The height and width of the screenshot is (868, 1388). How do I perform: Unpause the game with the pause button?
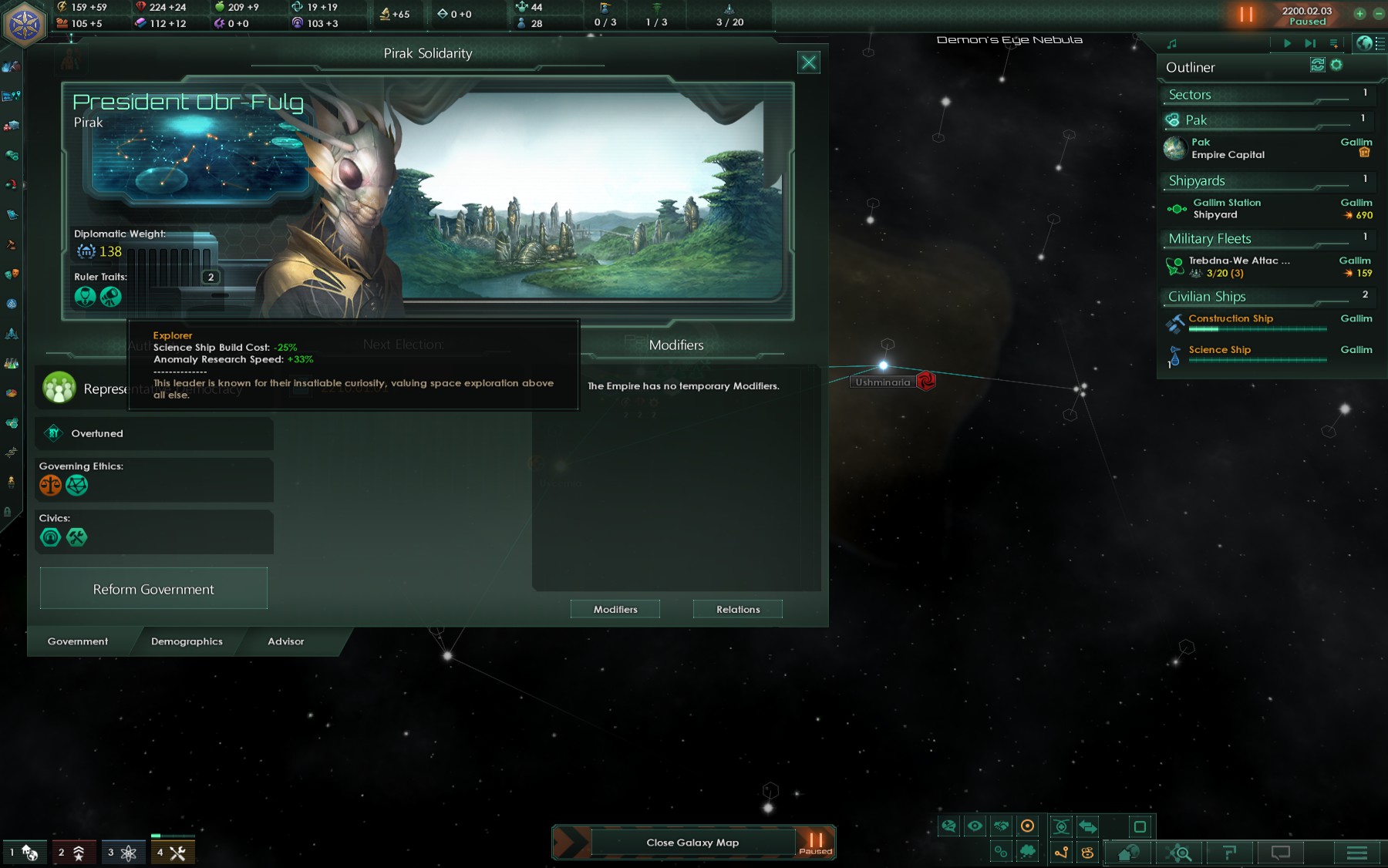coord(1246,14)
